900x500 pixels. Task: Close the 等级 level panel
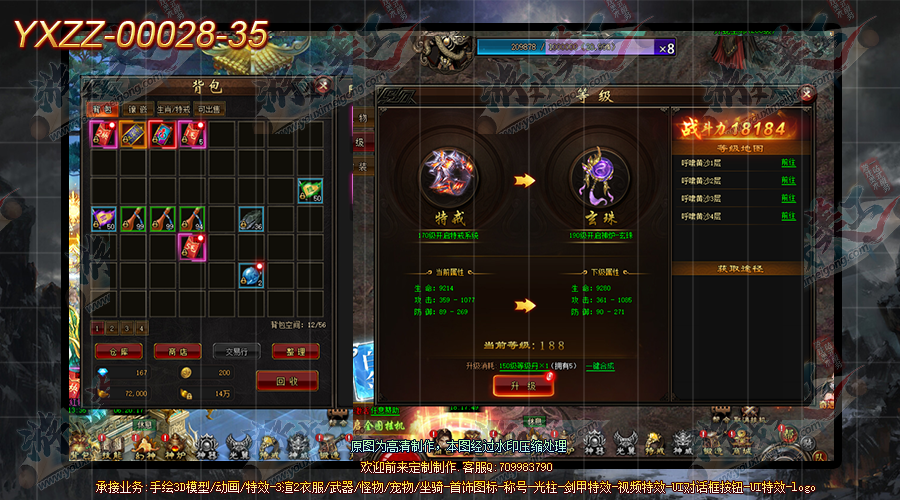click(808, 94)
